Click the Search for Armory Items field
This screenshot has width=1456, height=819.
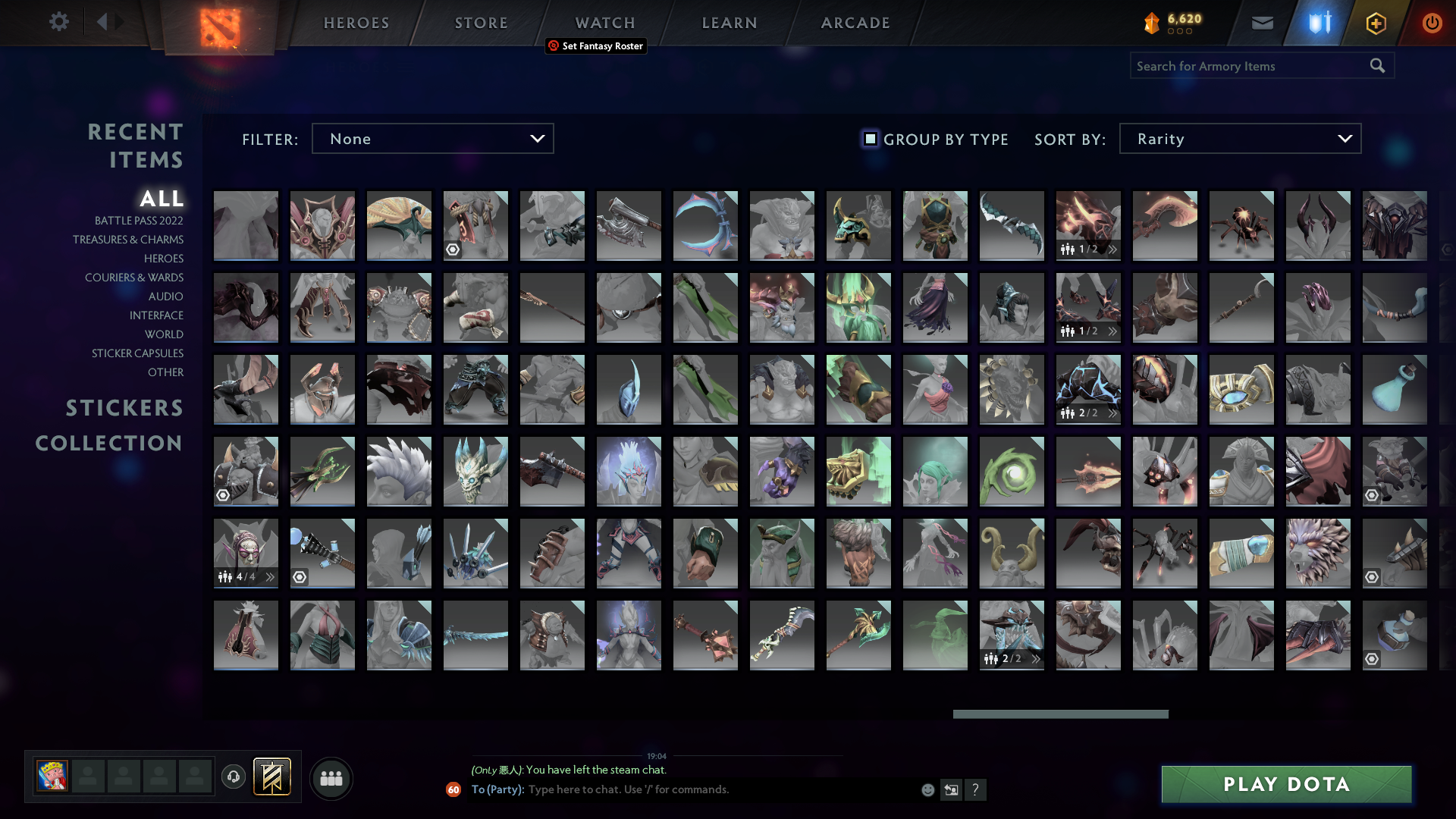pyautogui.click(x=1251, y=65)
